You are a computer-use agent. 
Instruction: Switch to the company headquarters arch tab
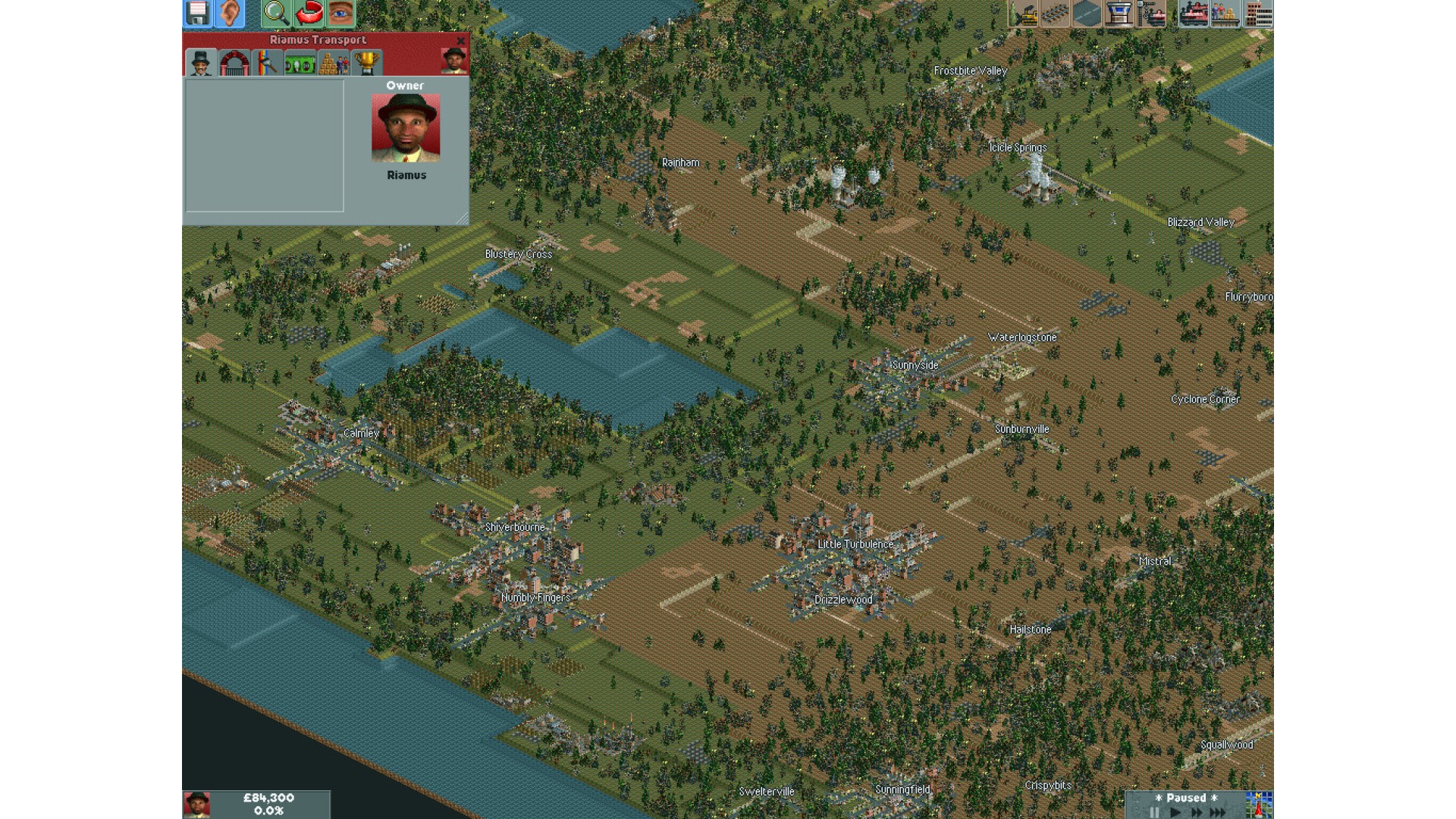point(234,64)
